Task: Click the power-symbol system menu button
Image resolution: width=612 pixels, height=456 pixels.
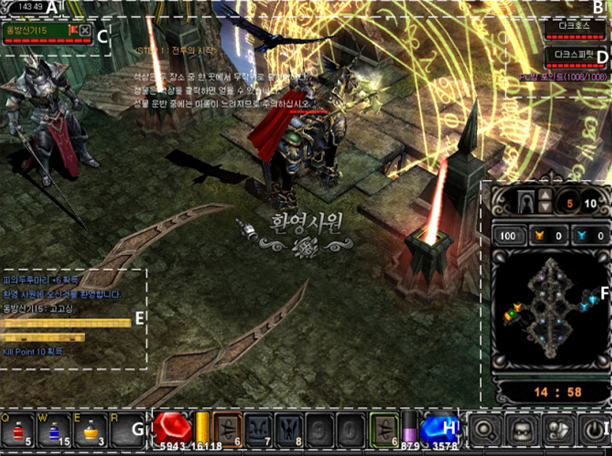Action: coord(594,432)
